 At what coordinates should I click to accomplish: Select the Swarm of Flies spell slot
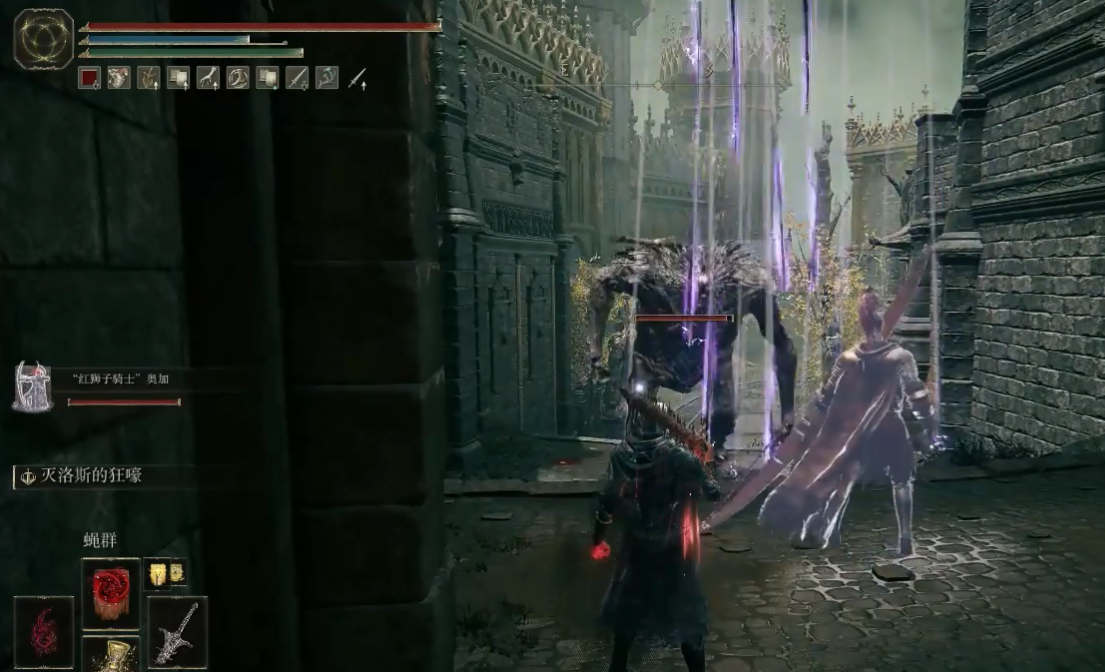click(x=110, y=593)
